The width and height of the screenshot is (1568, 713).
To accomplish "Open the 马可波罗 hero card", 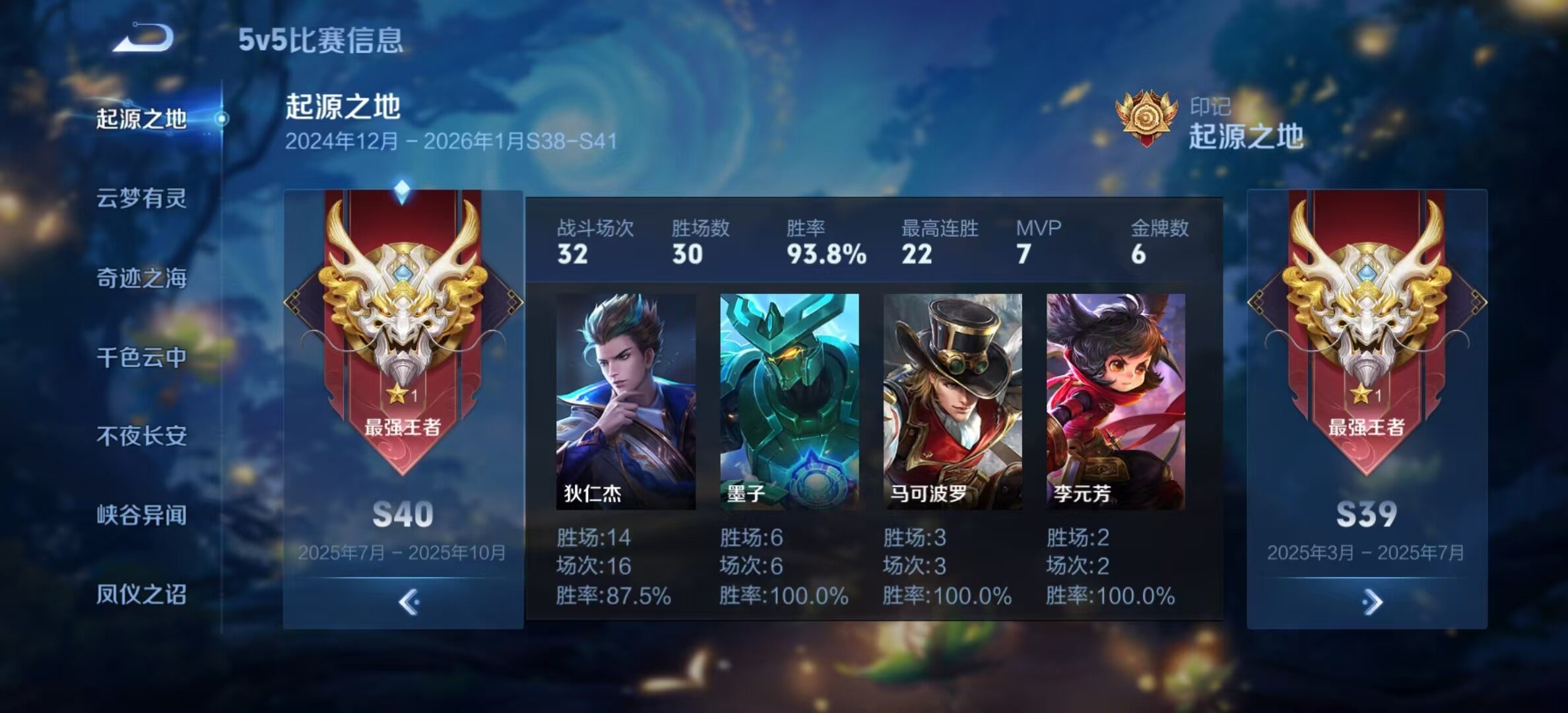I will pyautogui.click(x=952, y=401).
